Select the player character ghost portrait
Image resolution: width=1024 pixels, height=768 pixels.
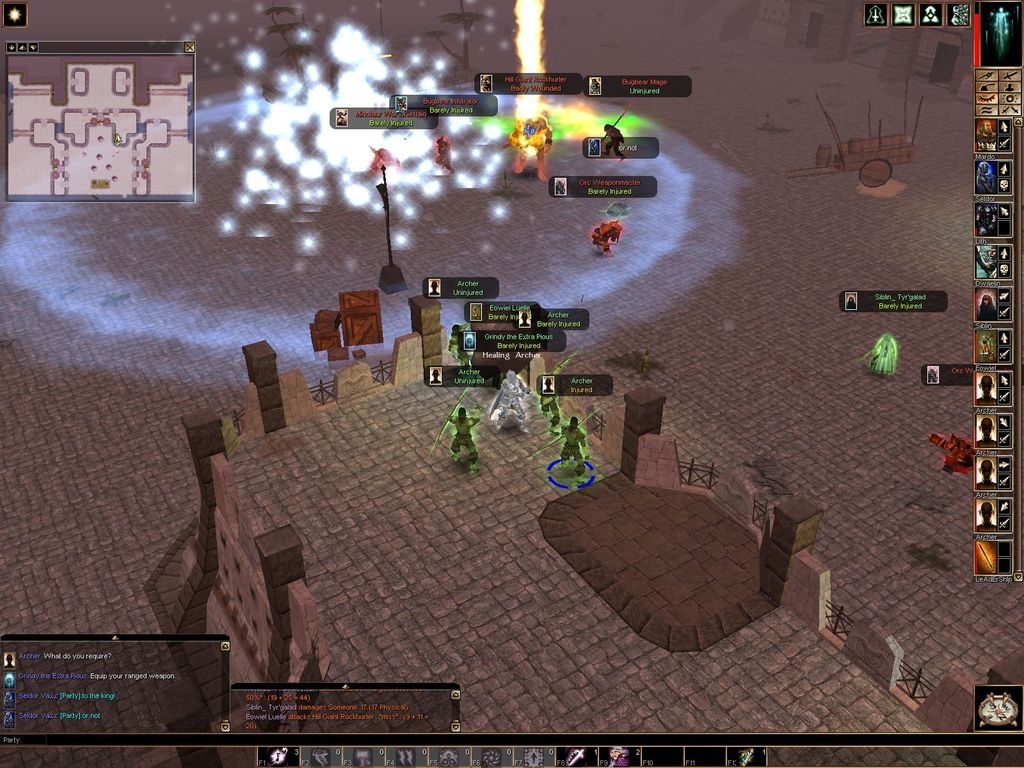point(999,32)
